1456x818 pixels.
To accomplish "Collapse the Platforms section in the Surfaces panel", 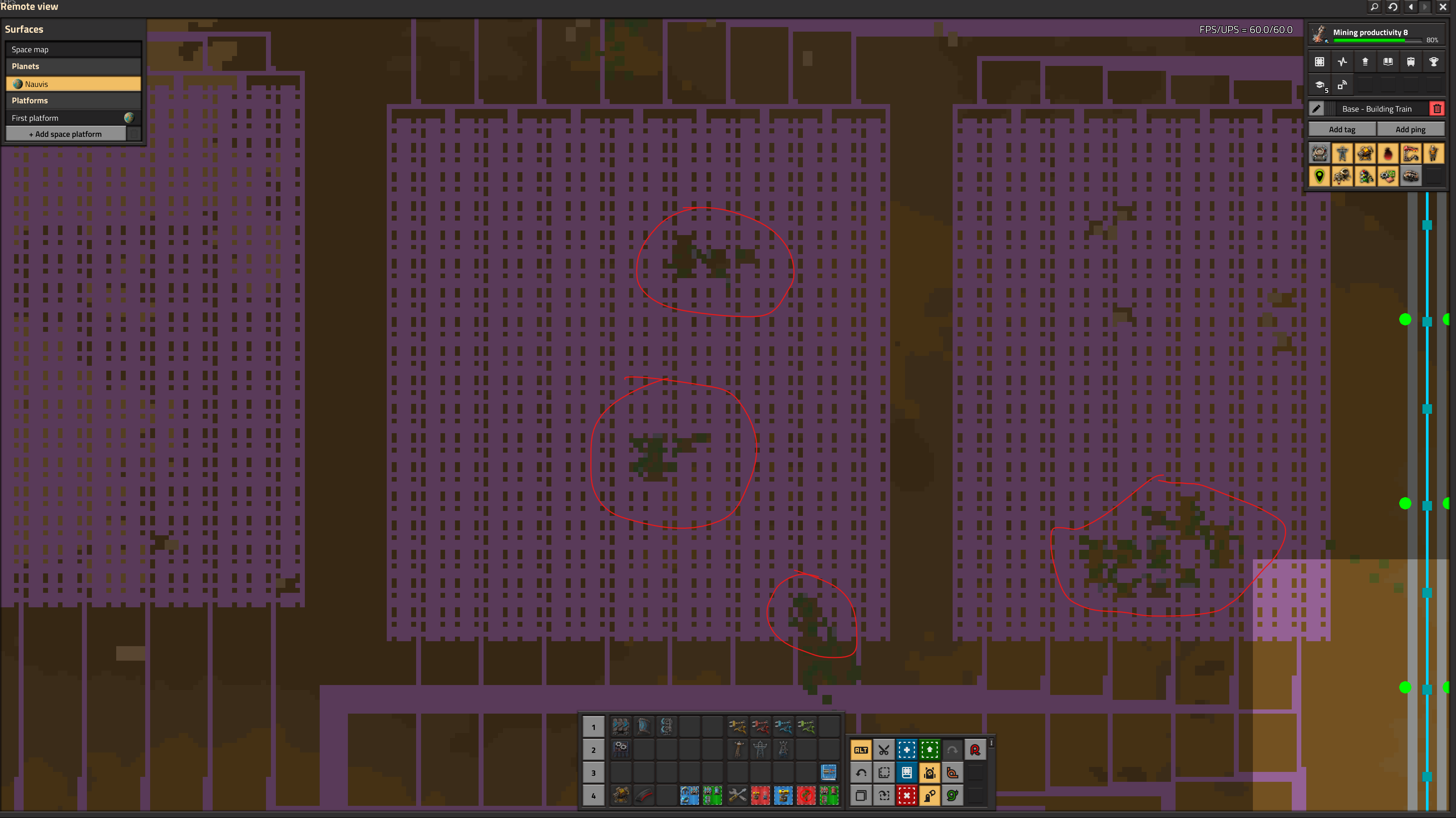I will coord(73,101).
